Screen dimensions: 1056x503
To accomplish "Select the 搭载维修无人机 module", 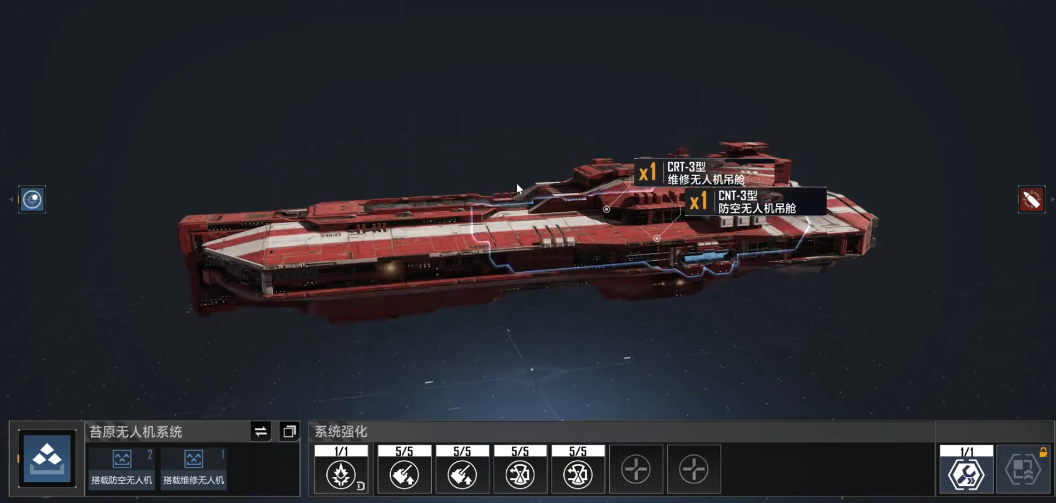I will tap(193, 467).
